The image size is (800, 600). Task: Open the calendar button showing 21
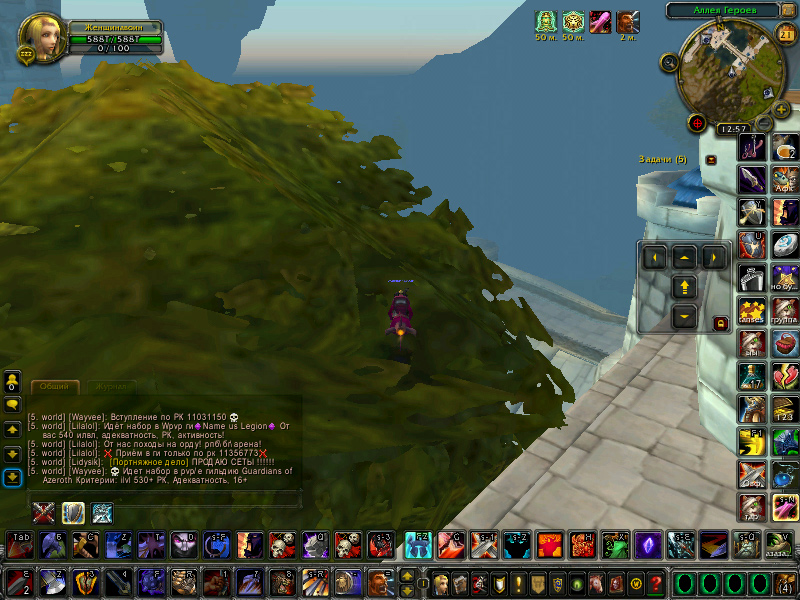785,33
